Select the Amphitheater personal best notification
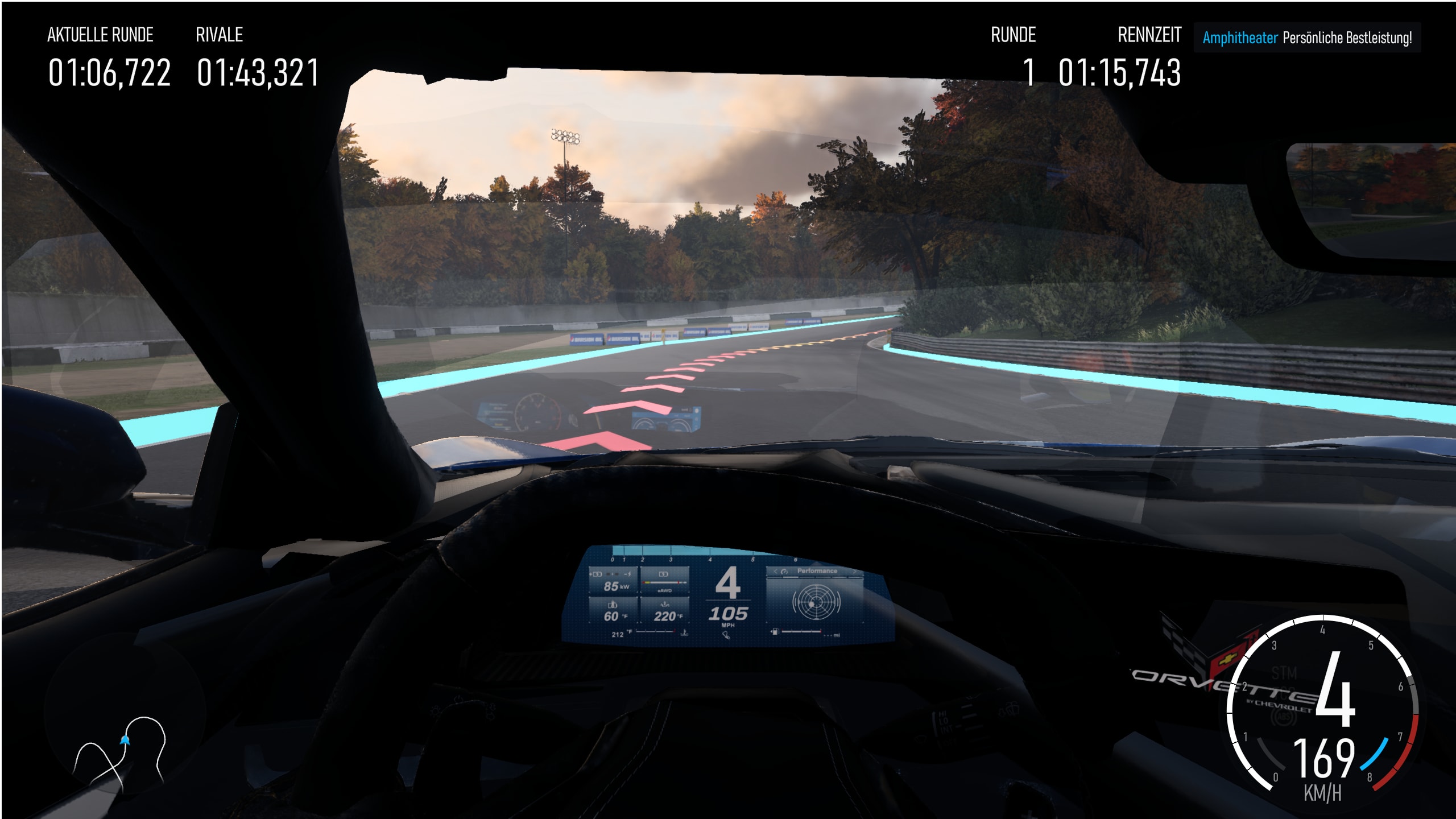This screenshot has height=819, width=1456. 1306,38
